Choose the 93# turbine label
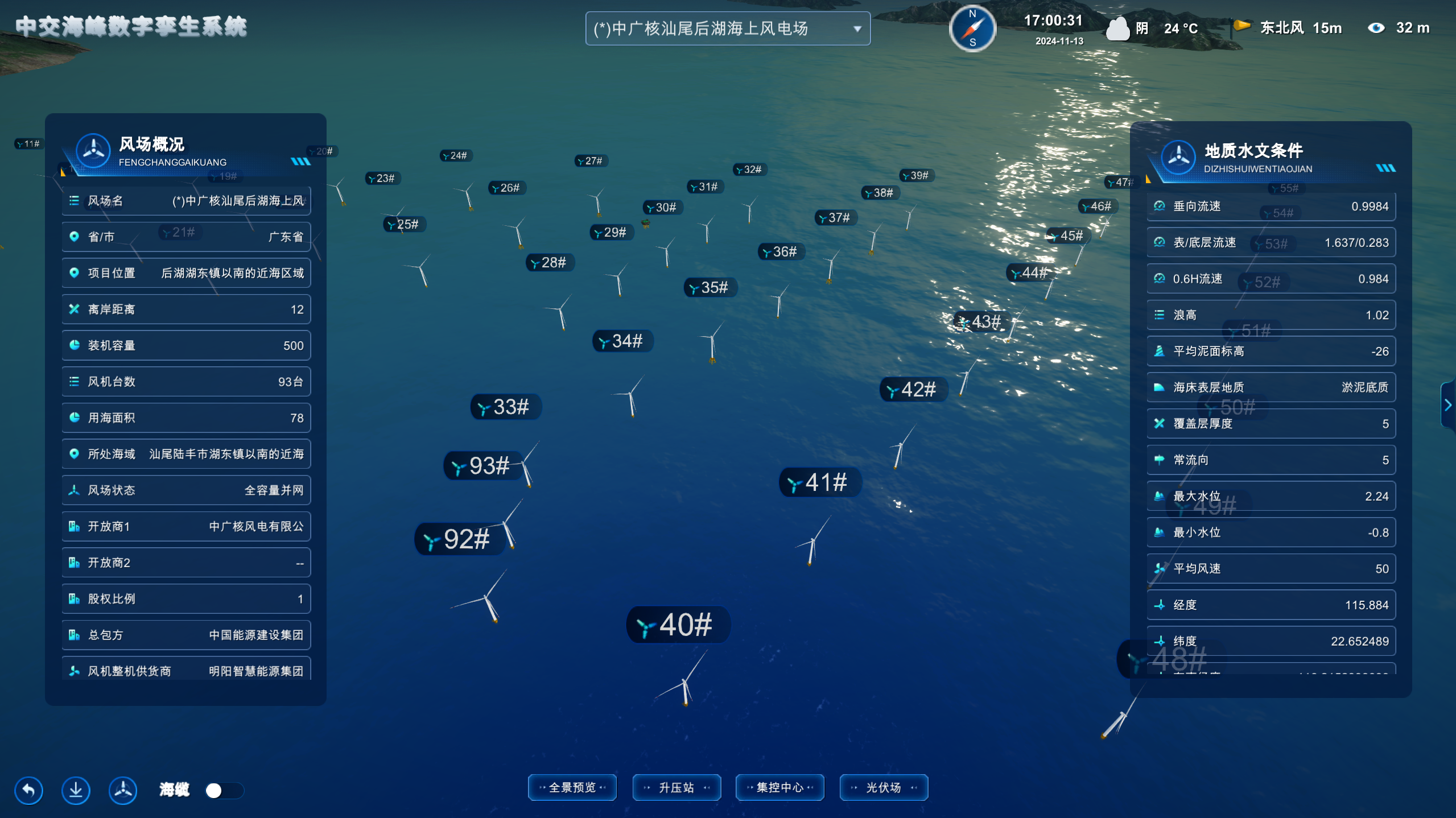1456x818 pixels. point(482,466)
